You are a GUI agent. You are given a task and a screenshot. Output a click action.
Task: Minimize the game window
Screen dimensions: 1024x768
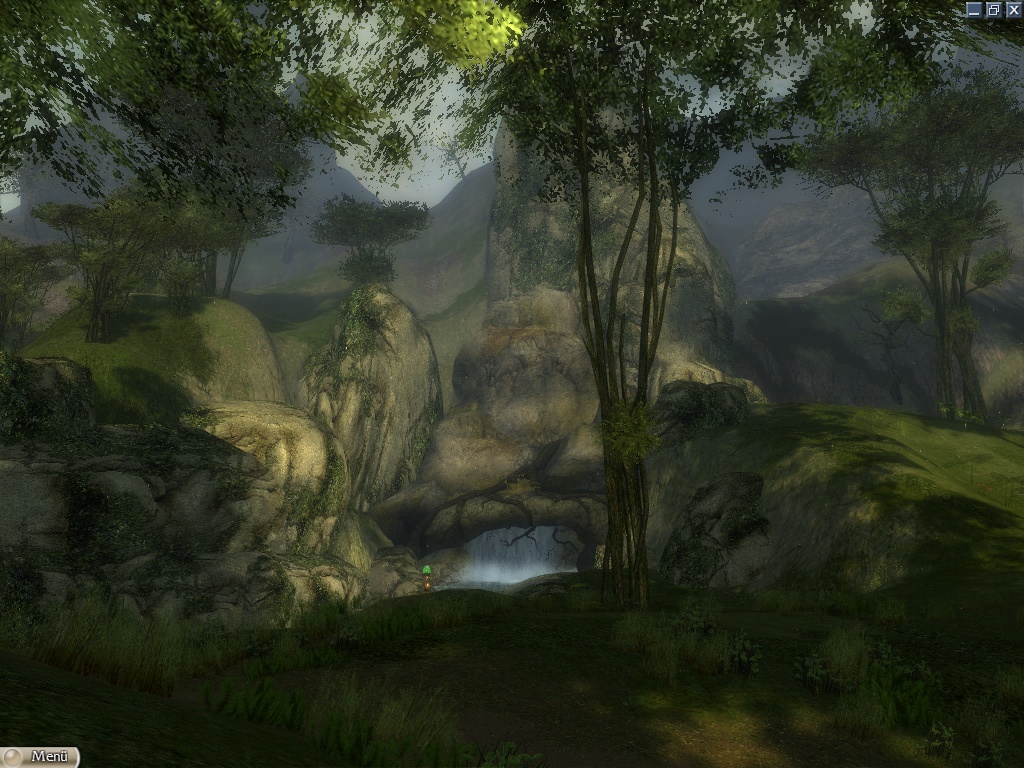975,9
